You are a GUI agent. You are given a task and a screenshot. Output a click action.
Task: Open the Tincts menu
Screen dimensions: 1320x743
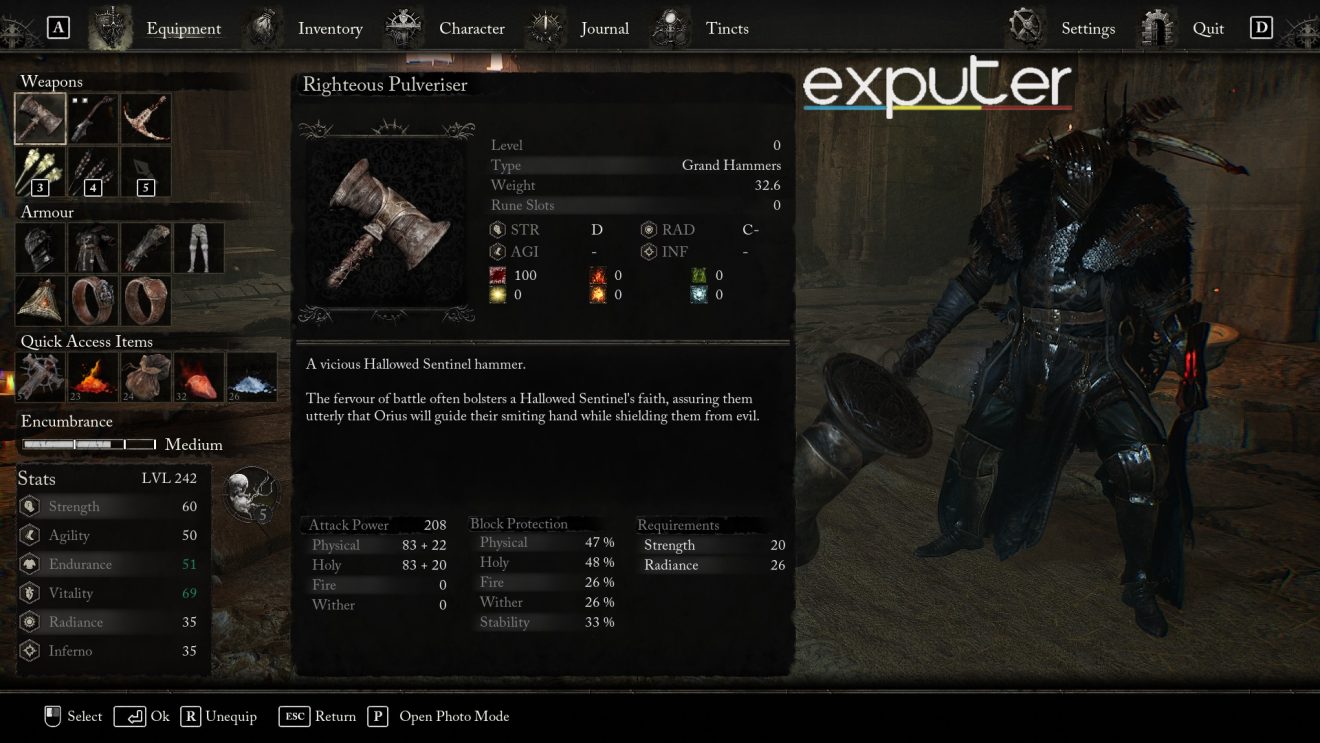[x=727, y=28]
